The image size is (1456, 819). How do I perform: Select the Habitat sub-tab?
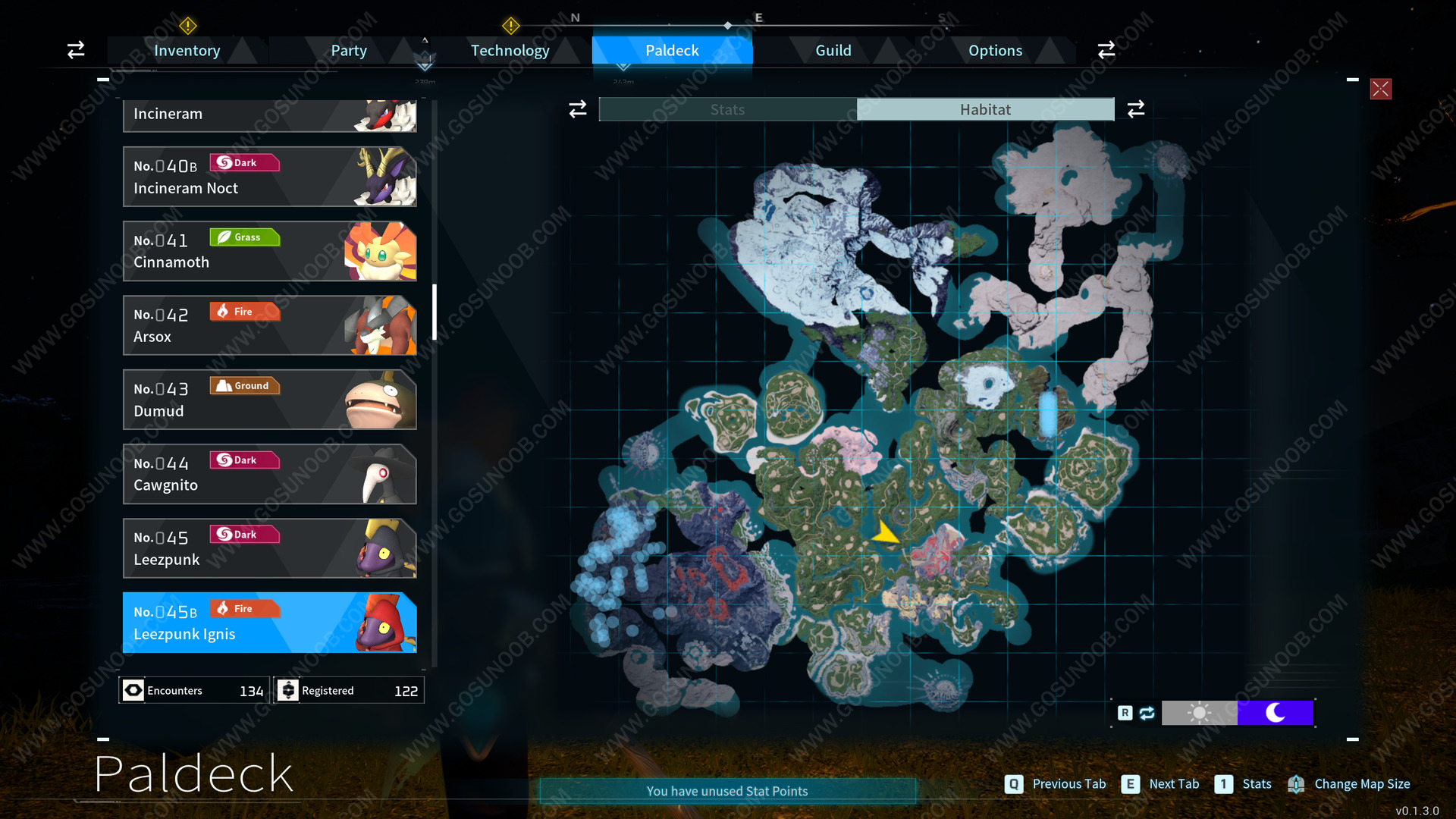(985, 110)
